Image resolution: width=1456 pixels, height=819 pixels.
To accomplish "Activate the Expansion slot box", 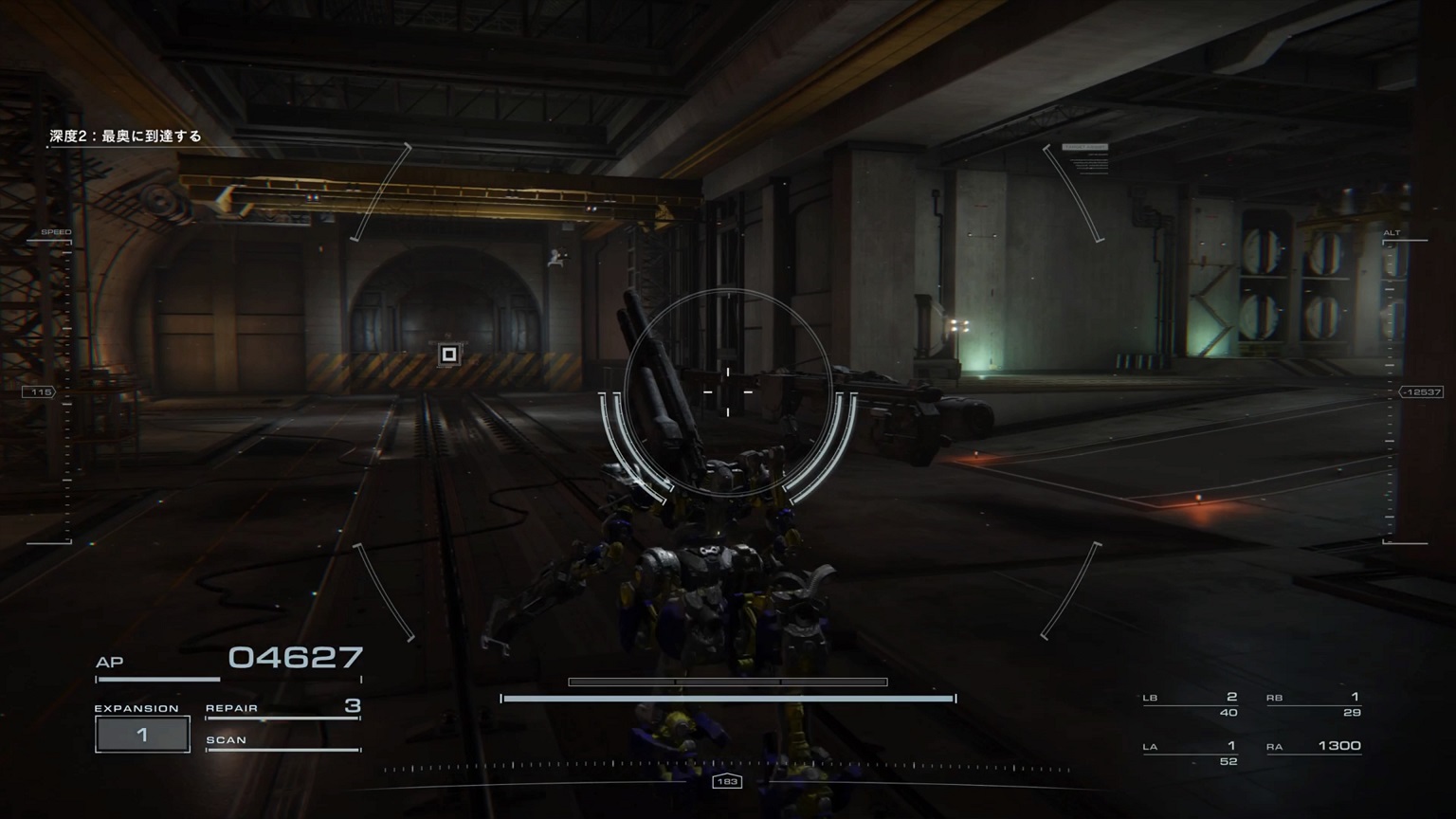I will pyautogui.click(x=142, y=735).
